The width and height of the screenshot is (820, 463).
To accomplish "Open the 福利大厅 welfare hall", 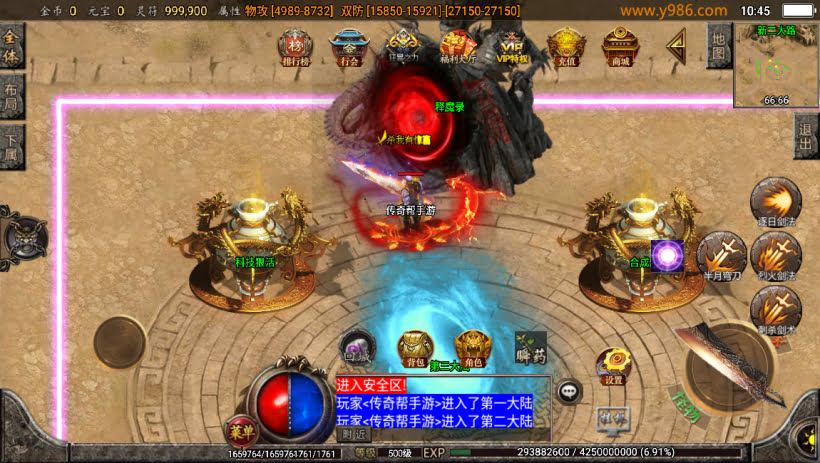I will tap(458, 46).
